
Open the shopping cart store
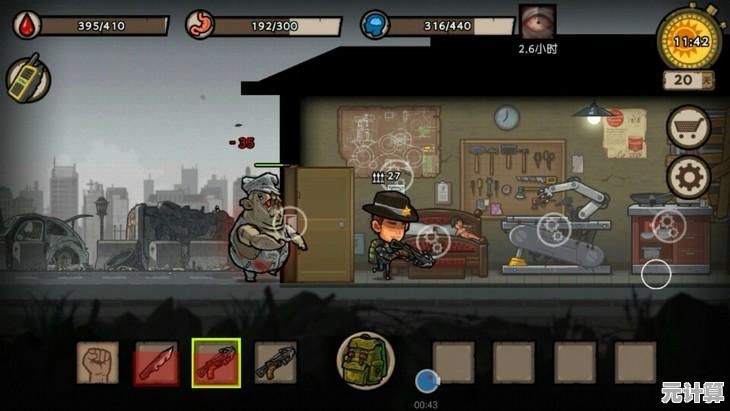(688, 127)
